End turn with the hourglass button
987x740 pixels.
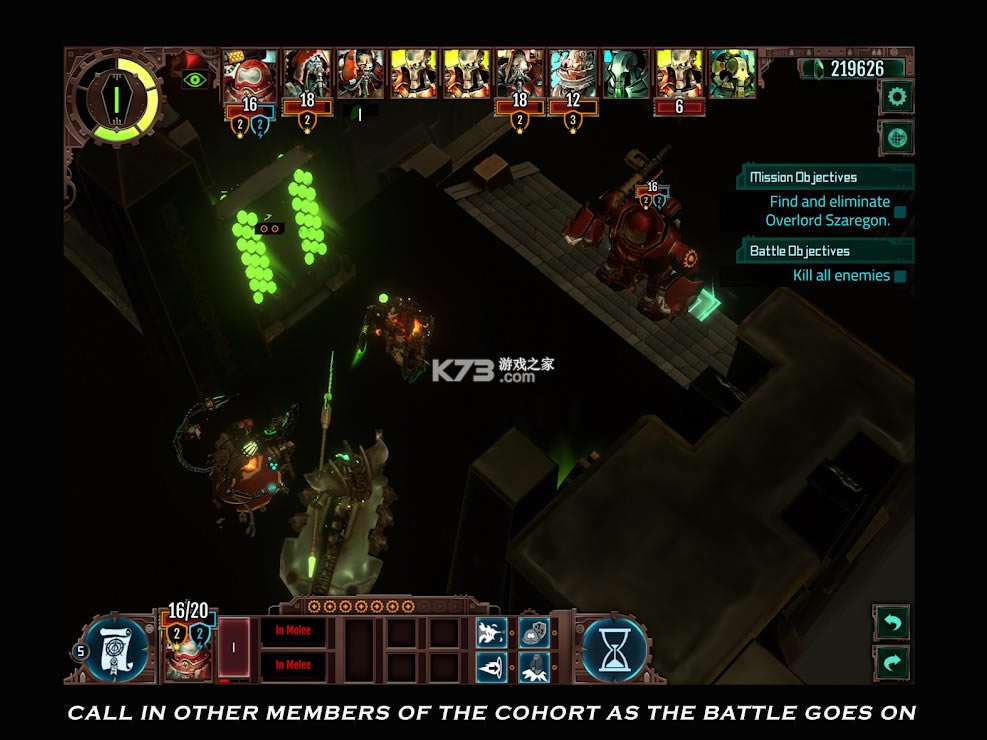(x=615, y=650)
